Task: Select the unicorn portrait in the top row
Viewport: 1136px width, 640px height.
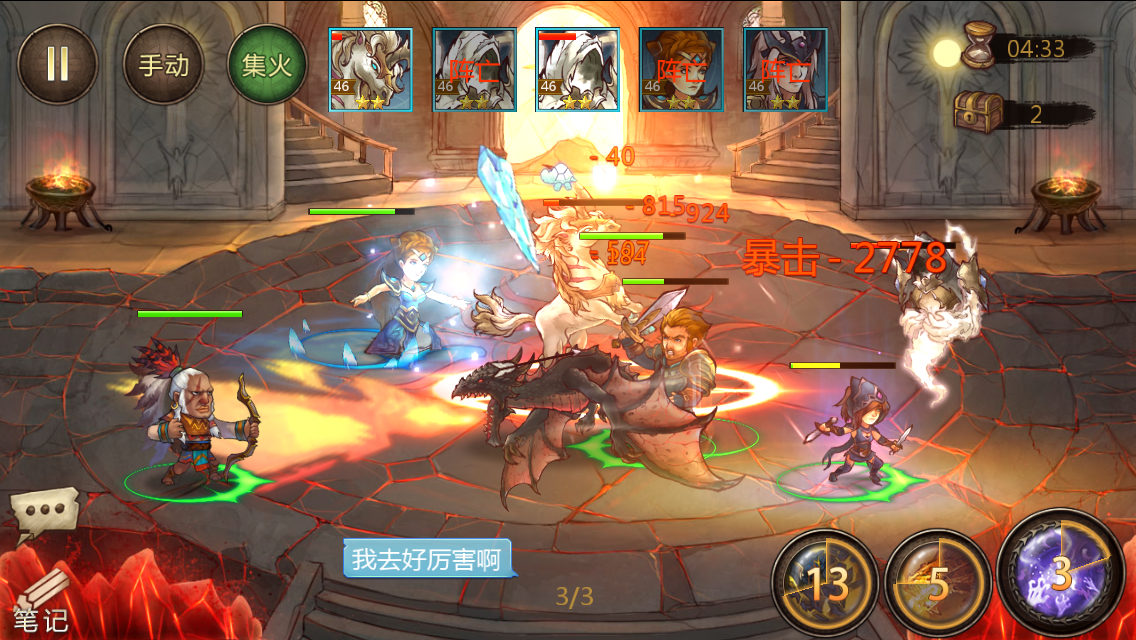Action: point(371,69)
